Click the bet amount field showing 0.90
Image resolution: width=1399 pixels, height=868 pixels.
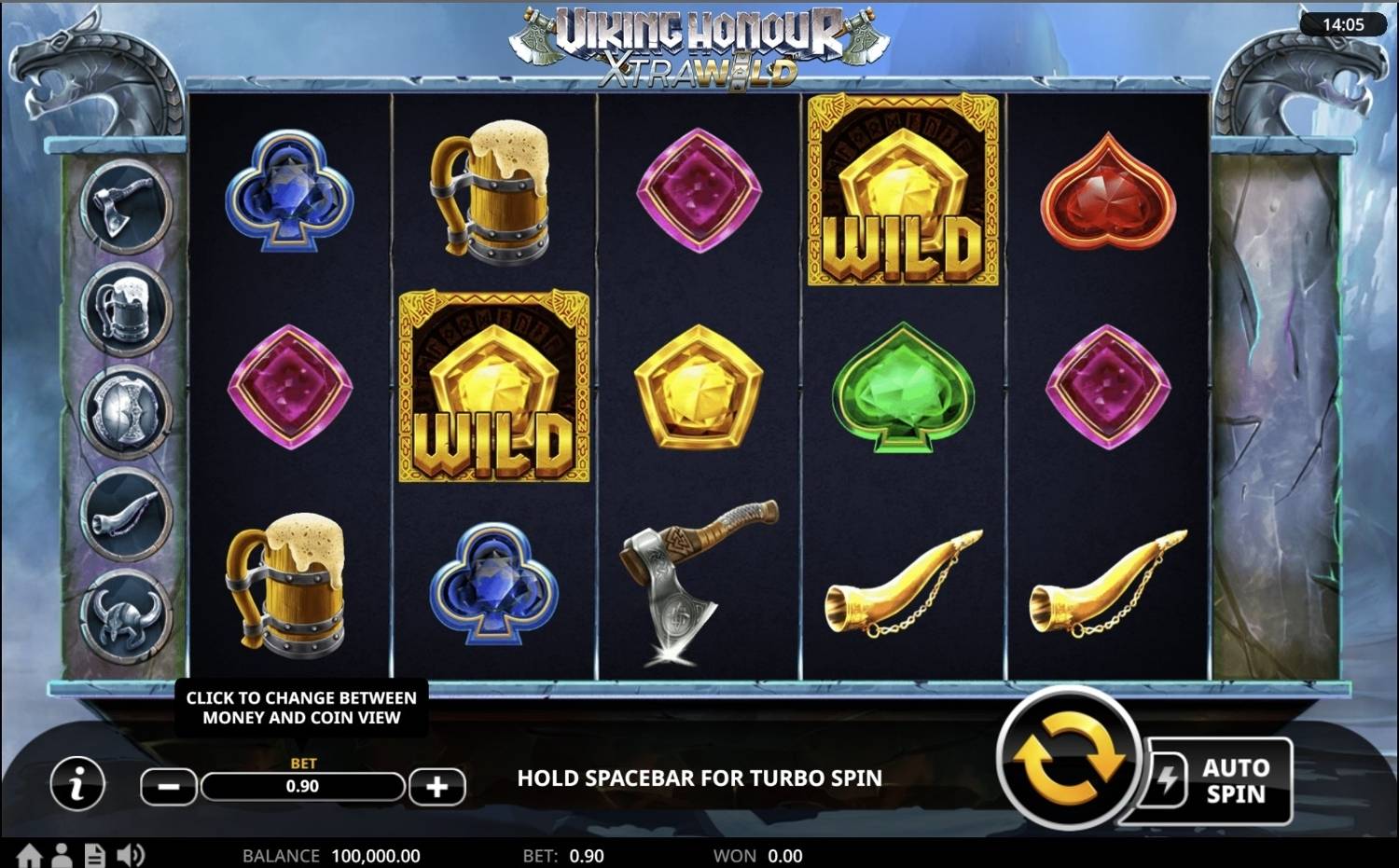(x=303, y=786)
